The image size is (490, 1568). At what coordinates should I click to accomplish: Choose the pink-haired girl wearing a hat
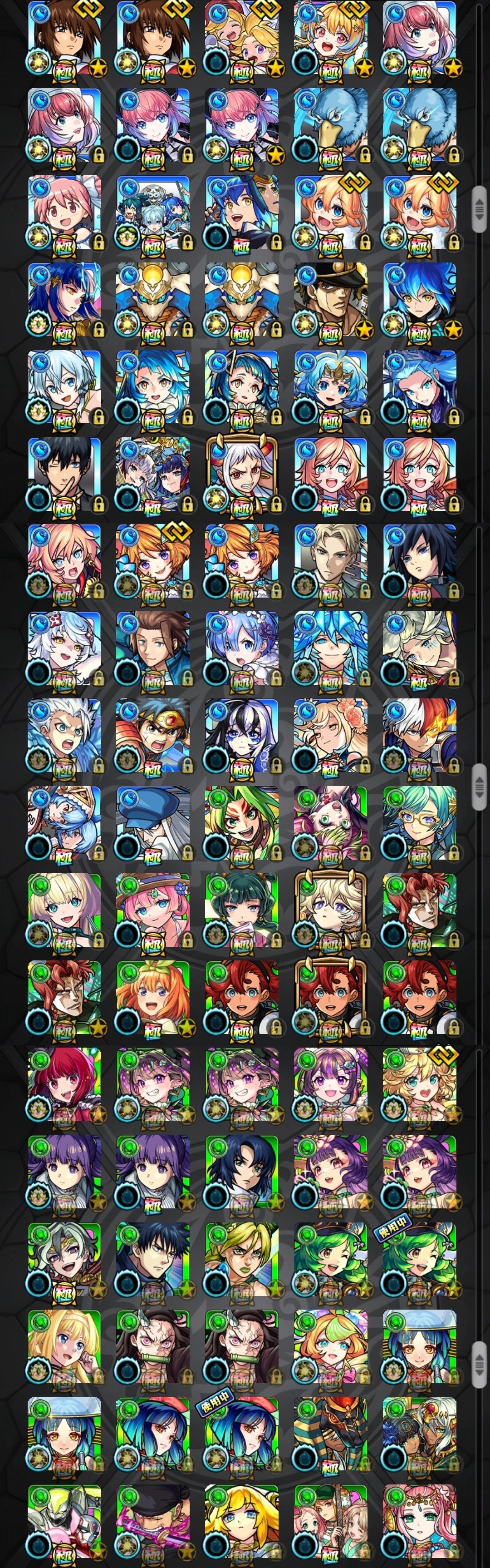152,910
